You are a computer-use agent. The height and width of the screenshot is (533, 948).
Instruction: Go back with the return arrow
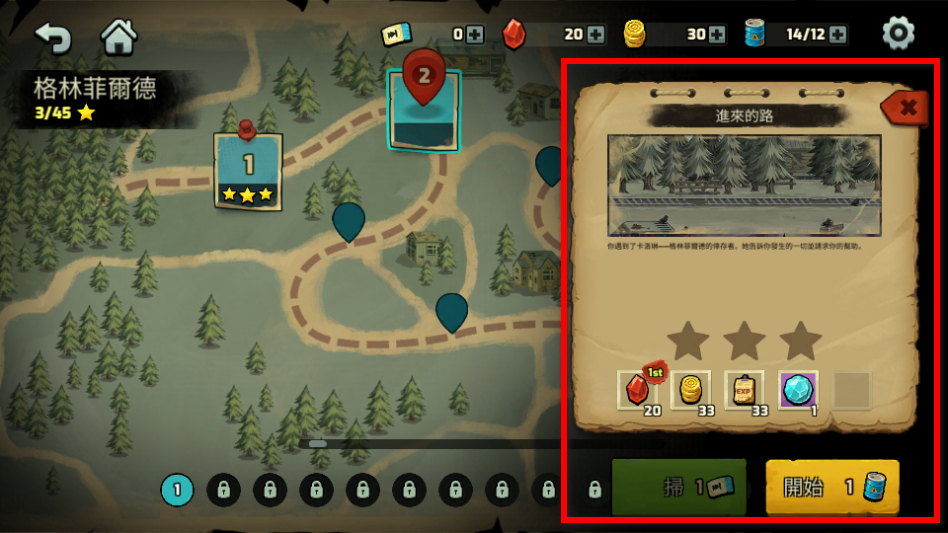click(52, 36)
